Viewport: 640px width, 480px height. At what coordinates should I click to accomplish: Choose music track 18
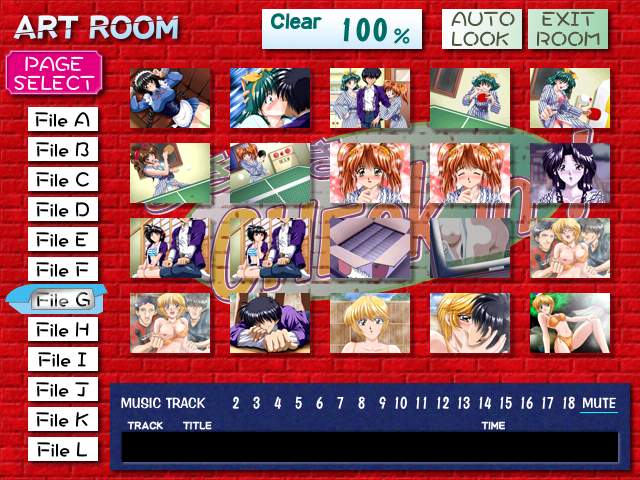point(568,404)
